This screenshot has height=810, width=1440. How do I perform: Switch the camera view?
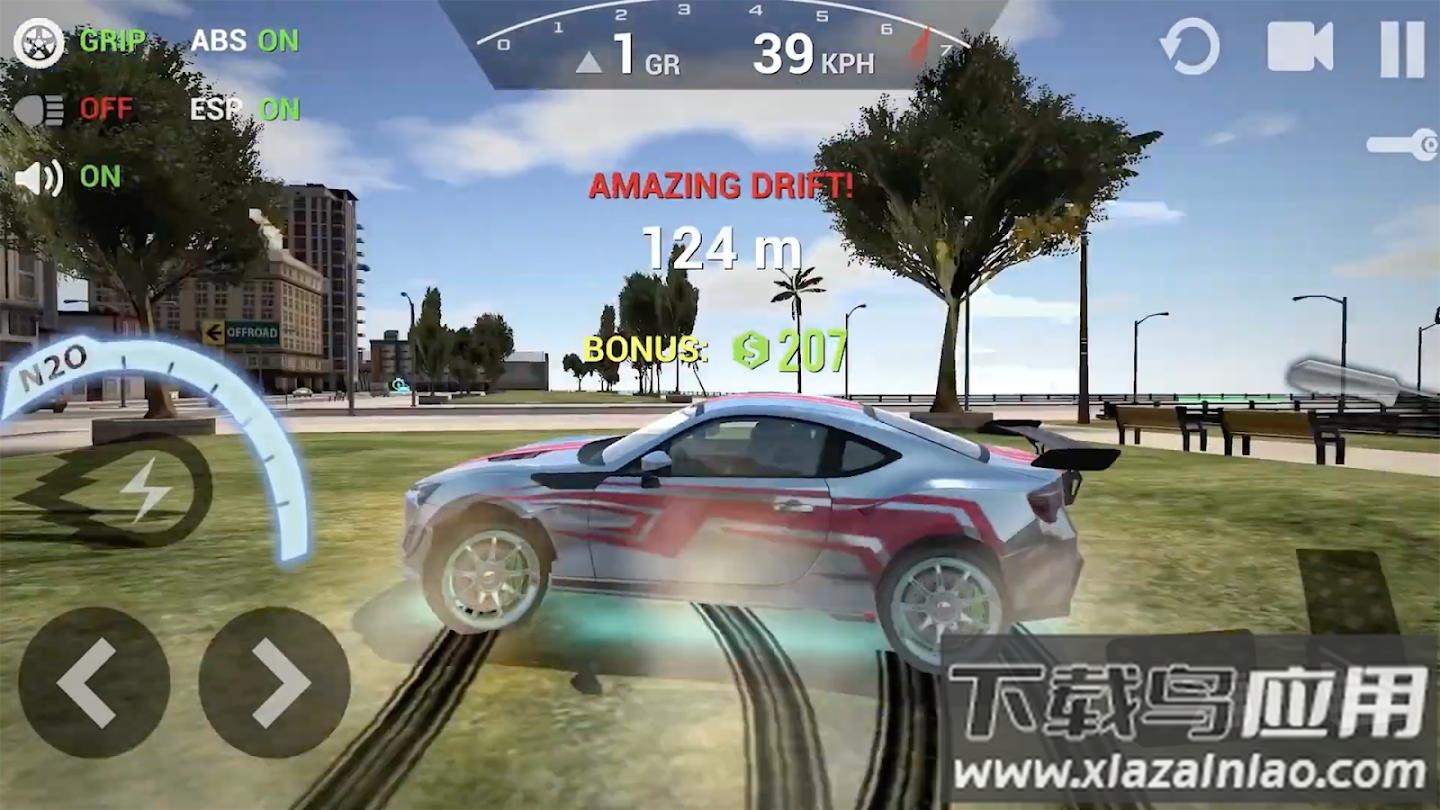tap(1300, 47)
